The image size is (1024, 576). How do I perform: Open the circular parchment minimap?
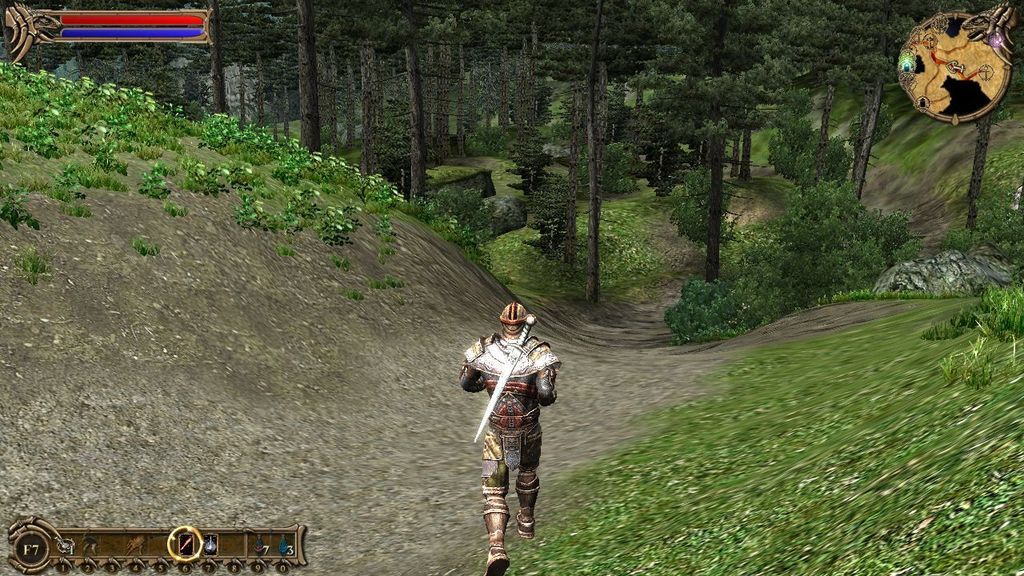click(x=954, y=68)
